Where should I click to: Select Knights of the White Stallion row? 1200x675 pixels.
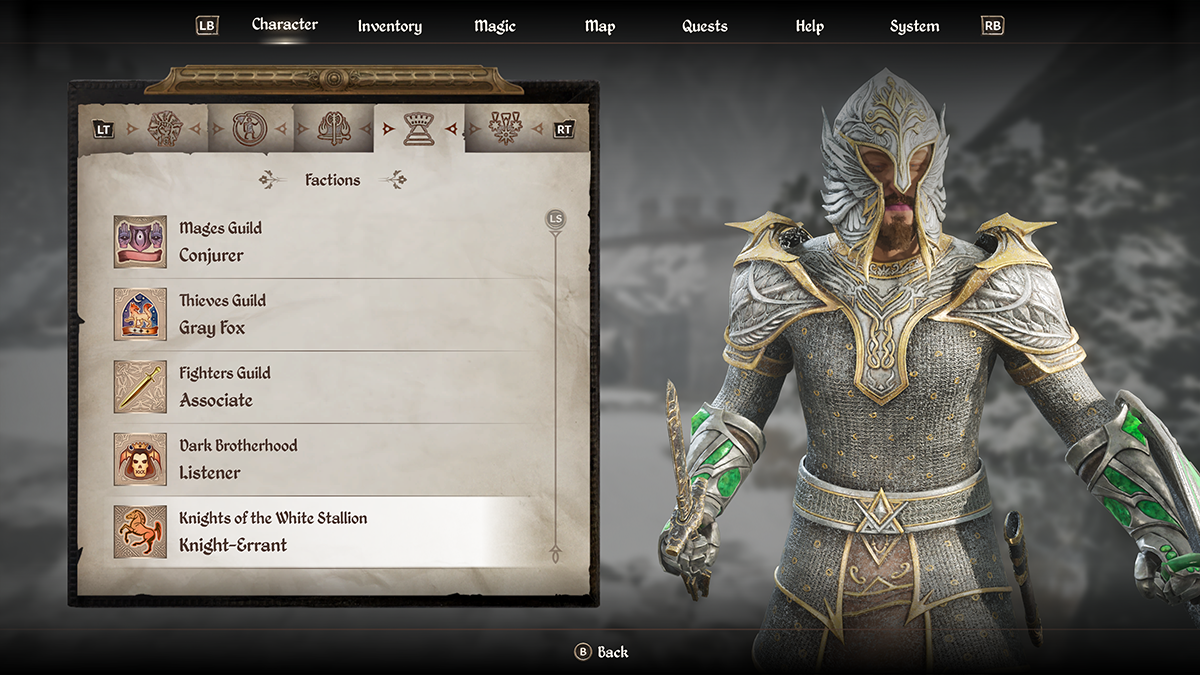330,532
